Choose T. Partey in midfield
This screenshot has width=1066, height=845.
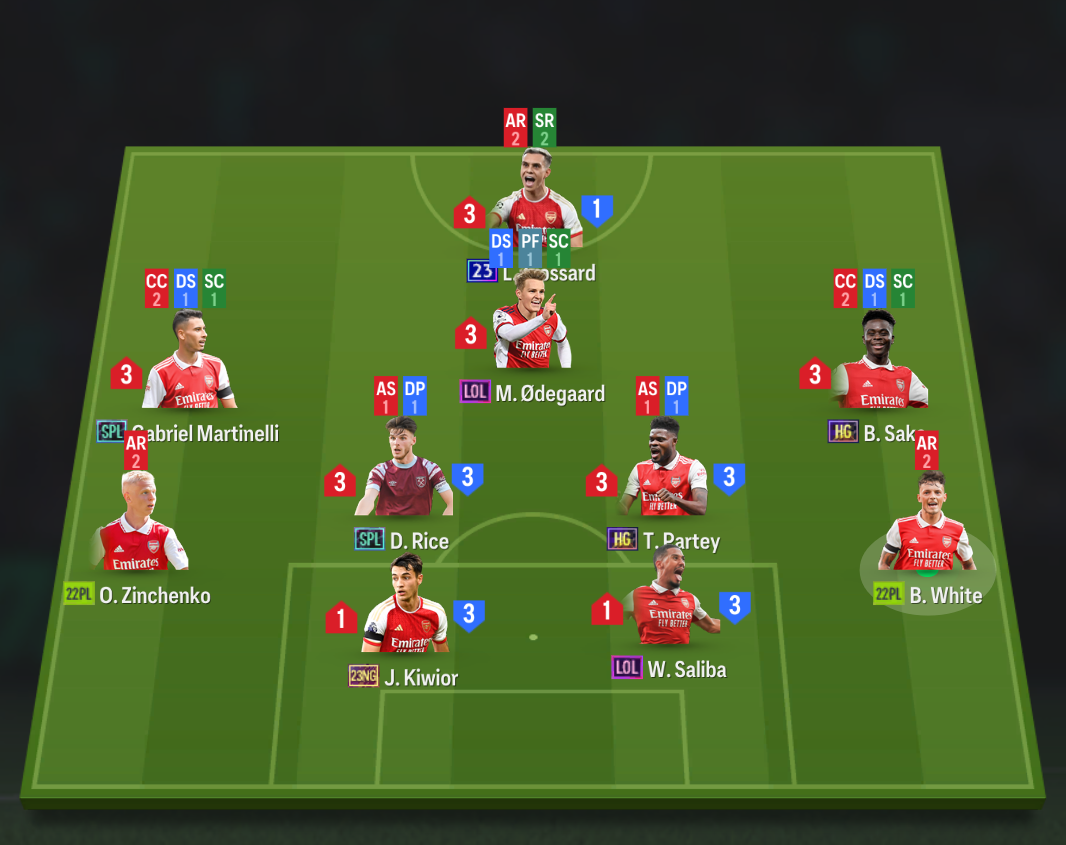[665, 475]
